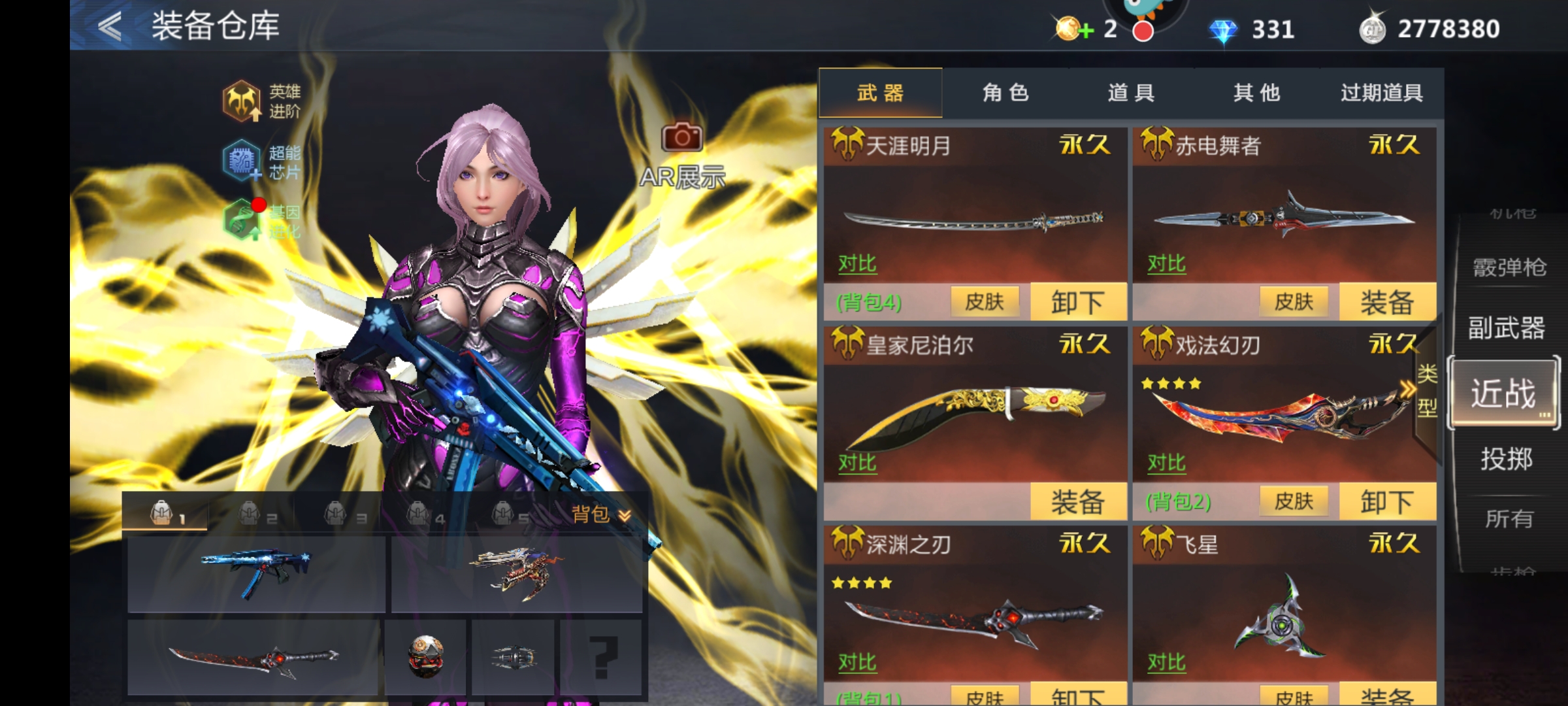Equip the 赤电舞者 weapon
1568x706 pixels.
click(1387, 302)
